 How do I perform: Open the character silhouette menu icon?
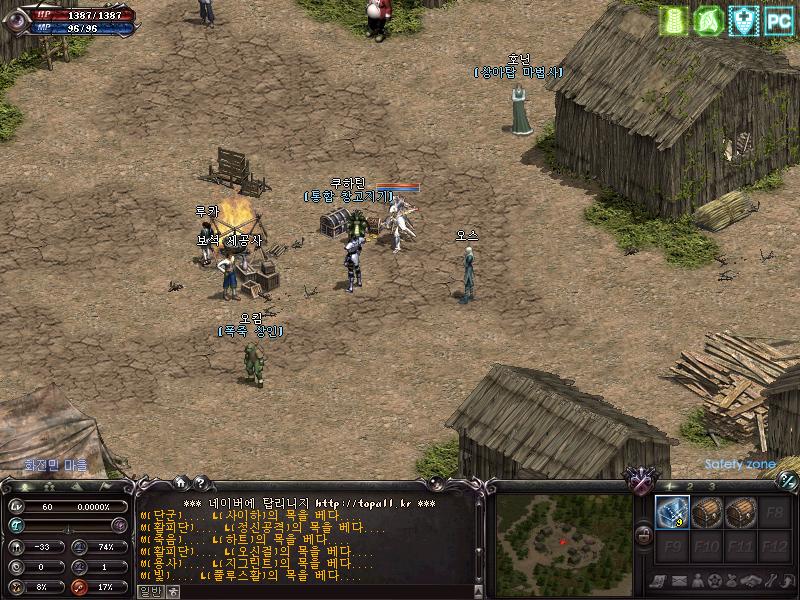[x=697, y=580]
